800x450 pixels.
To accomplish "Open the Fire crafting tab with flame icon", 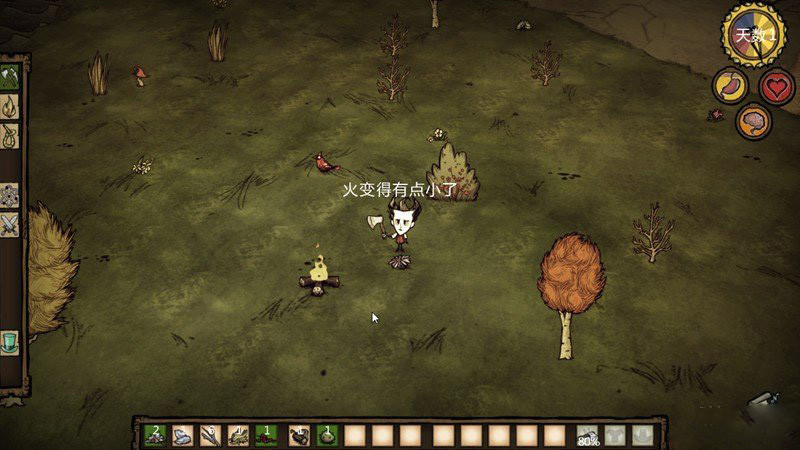I will (11, 105).
